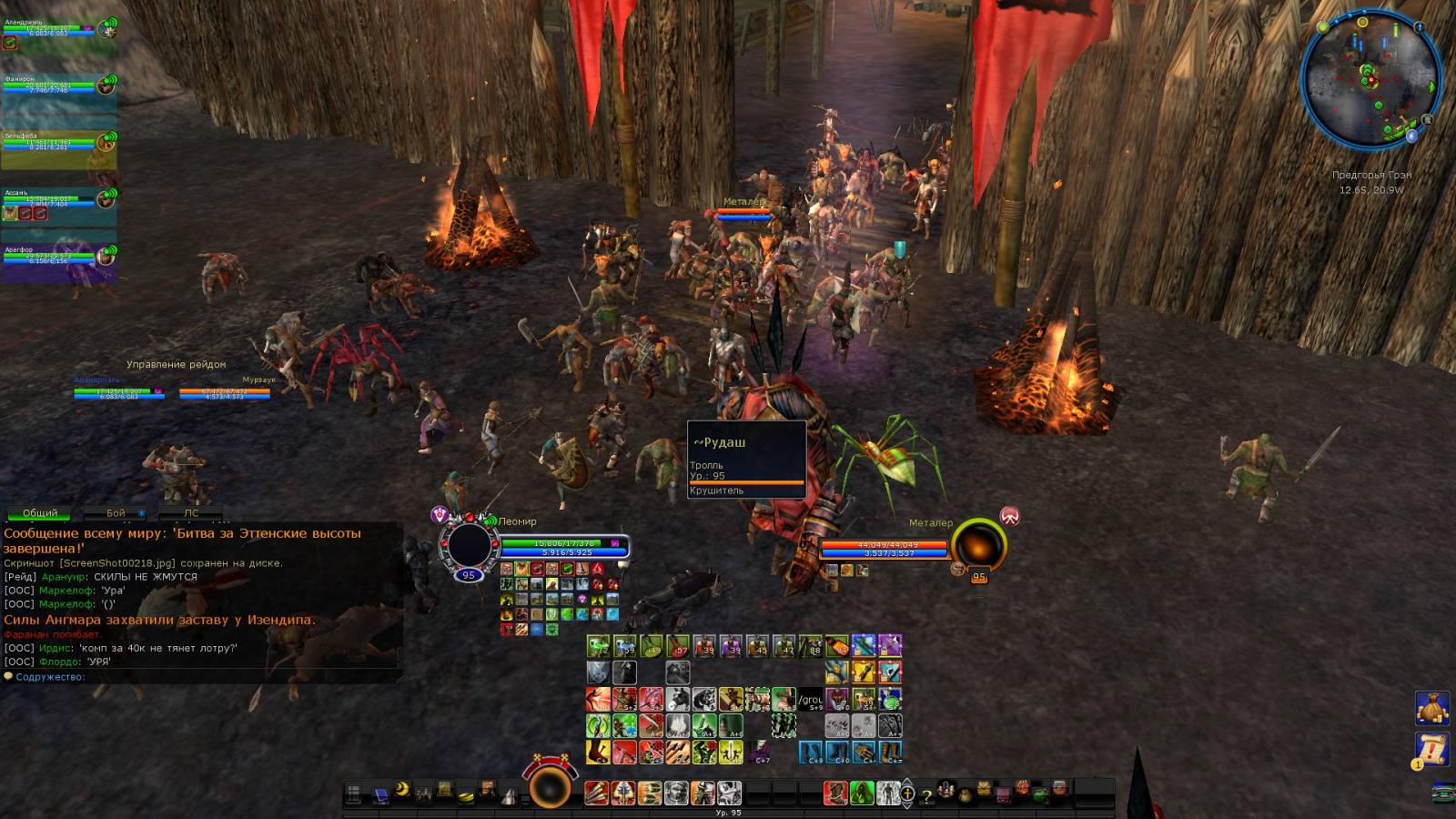Use the /grou chat shortcut slot
1456x819 pixels.
[810, 700]
